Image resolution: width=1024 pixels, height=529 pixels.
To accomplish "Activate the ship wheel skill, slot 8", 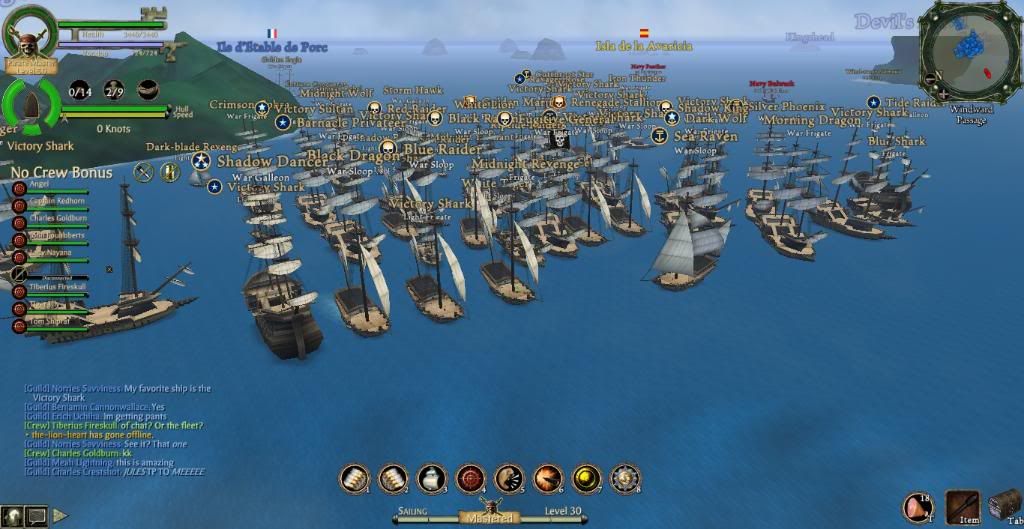I will point(626,479).
